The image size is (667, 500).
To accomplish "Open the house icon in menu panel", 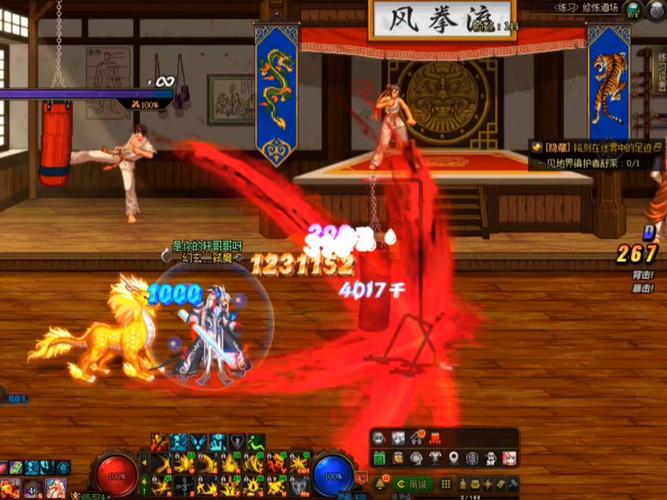I will [x=416, y=438].
